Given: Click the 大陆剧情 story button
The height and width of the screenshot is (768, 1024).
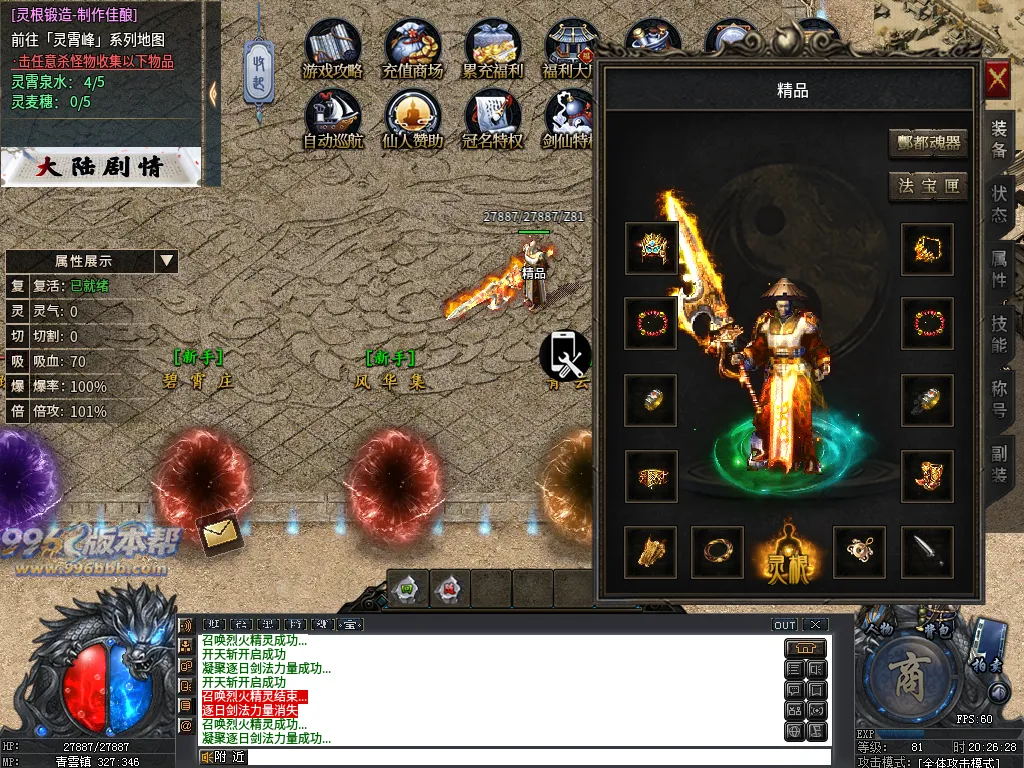Looking at the screenshot, I should (x=100, y=166).
